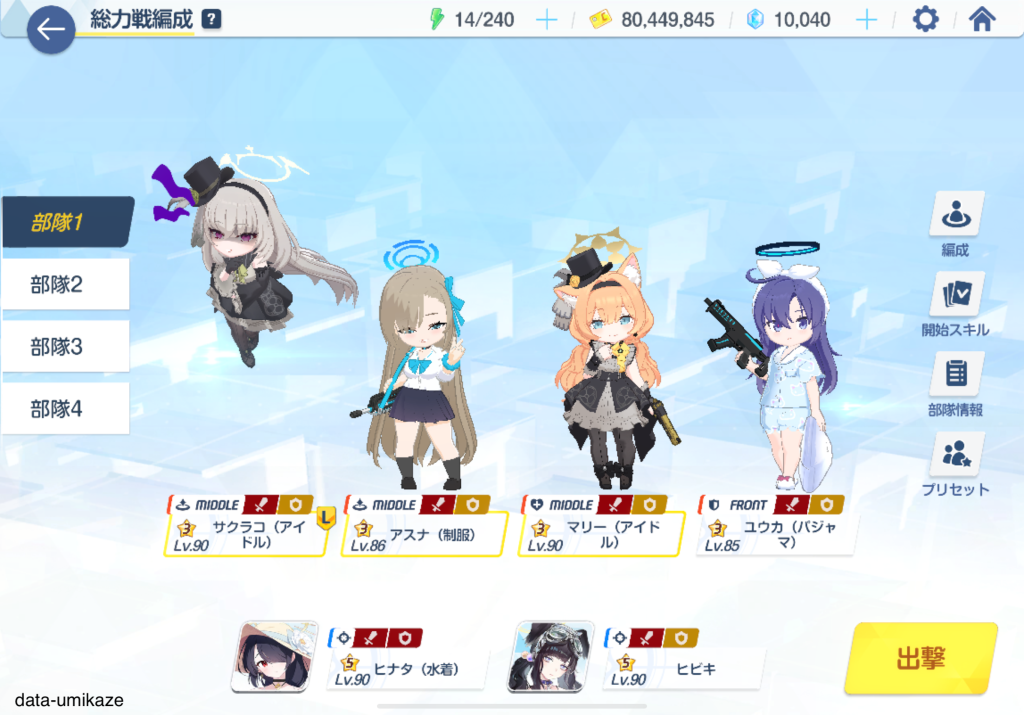Open the 開始スキル starting skills button
This screenshot has height=715, width=1024.
pyautogui.click(x=955, y=305)
